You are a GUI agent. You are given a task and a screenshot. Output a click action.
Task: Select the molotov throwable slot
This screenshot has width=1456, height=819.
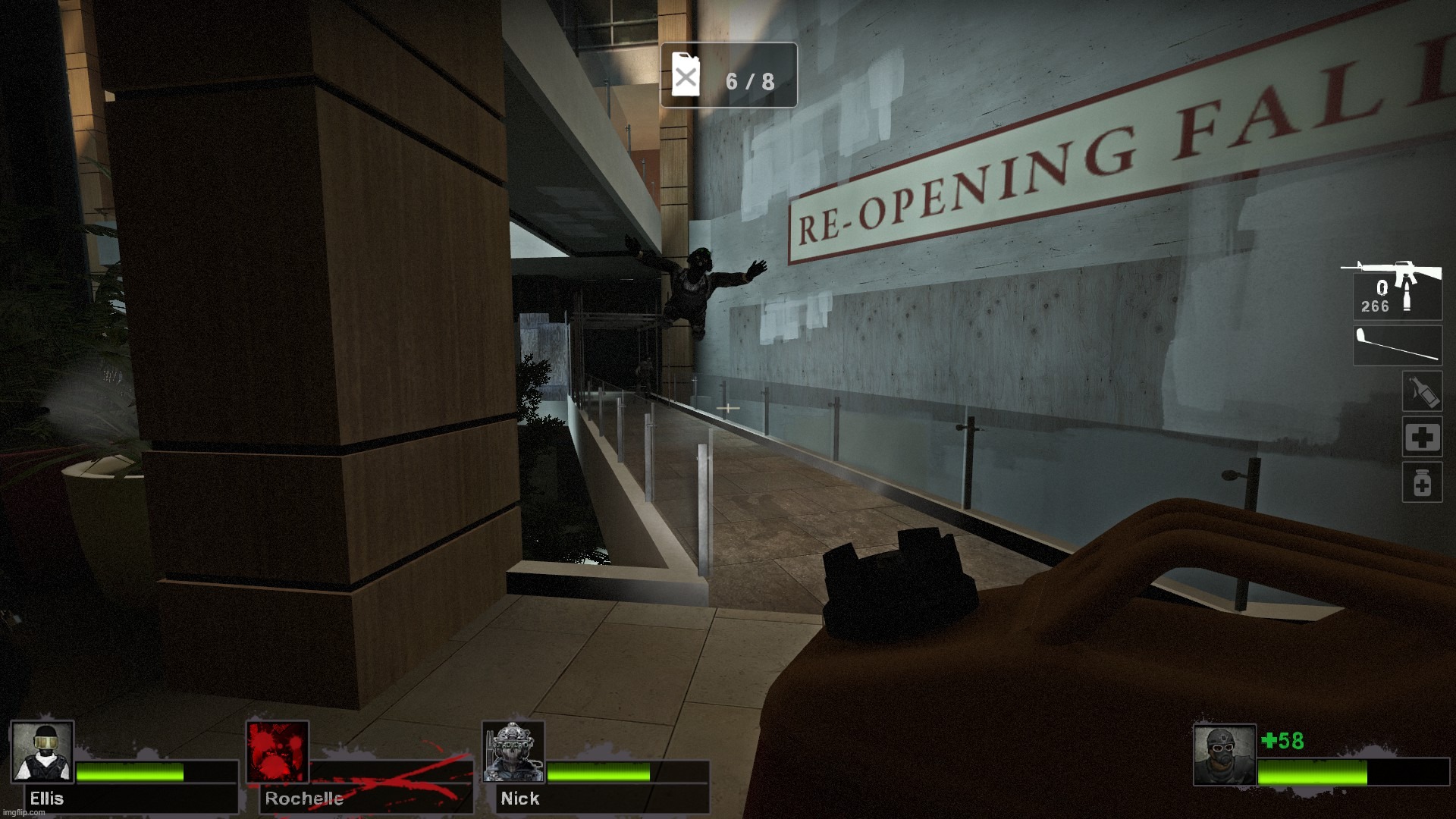(x=1422, y=392)
